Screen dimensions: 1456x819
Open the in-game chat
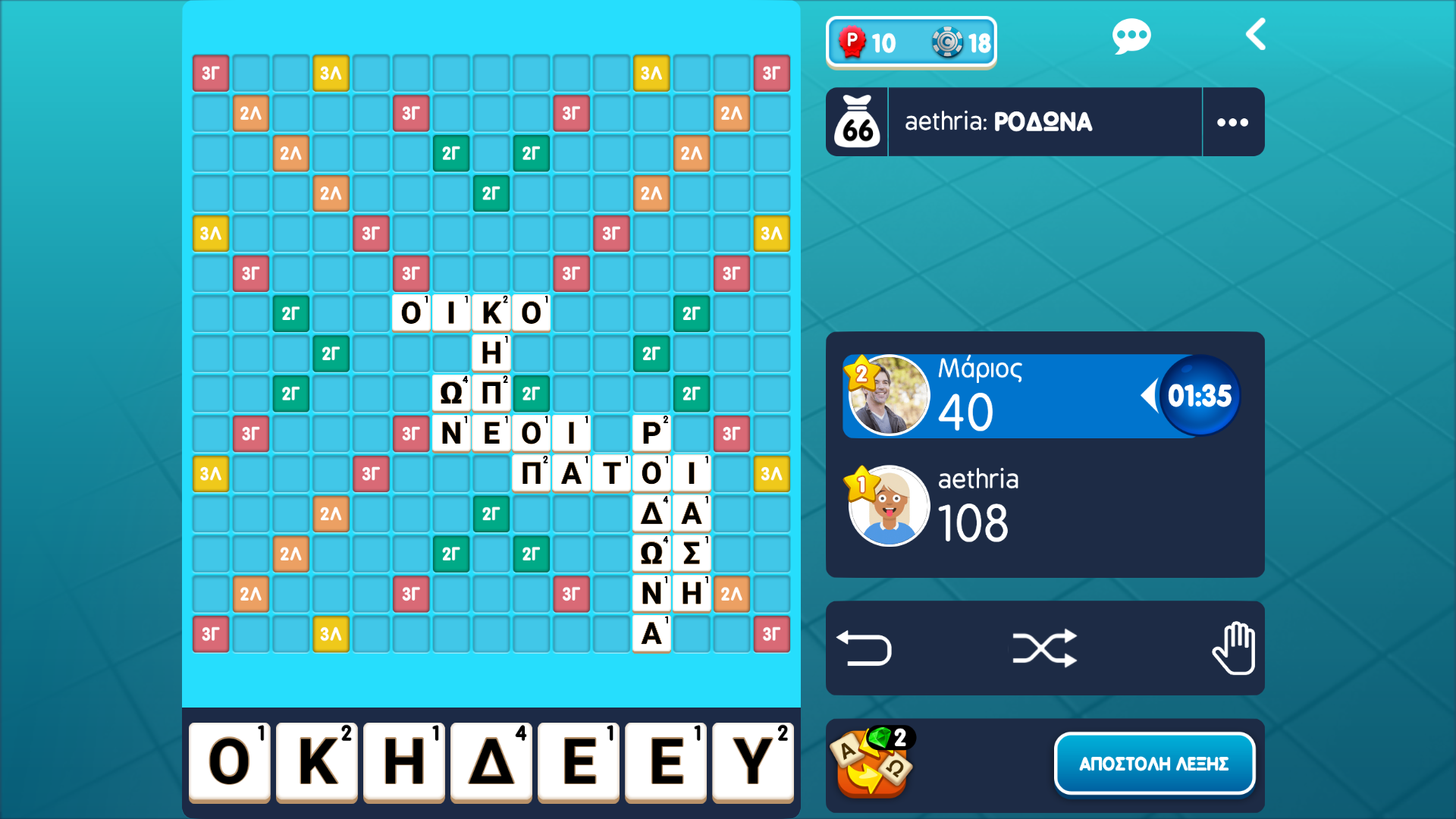coord(1131,34)
